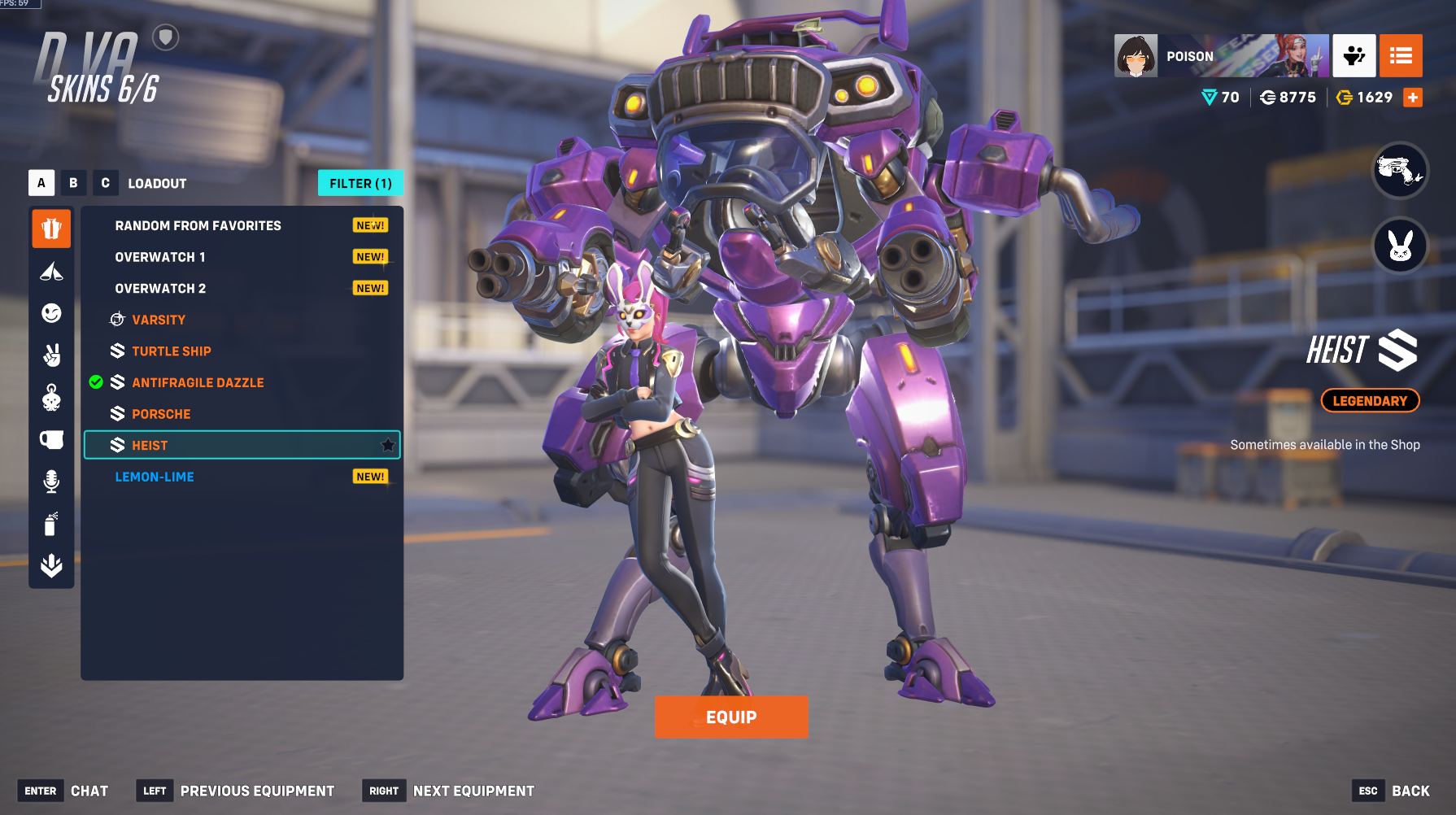Open the Filter options
Image resolution: width=1456 pixels, height=815 pixels.
(360, 184)
